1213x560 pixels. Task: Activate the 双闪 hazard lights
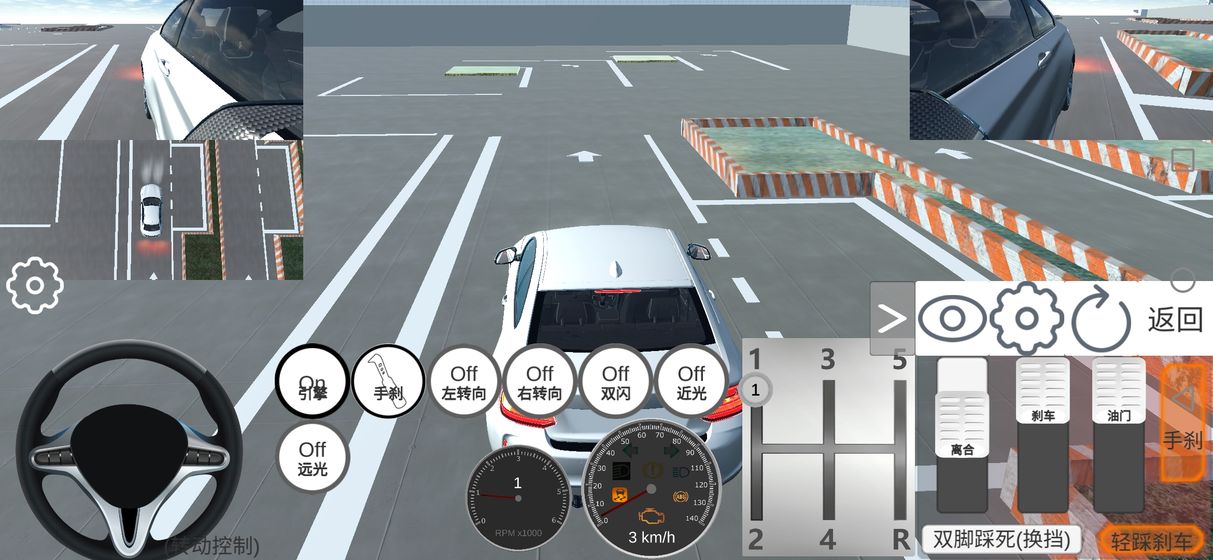coord(616,383)
